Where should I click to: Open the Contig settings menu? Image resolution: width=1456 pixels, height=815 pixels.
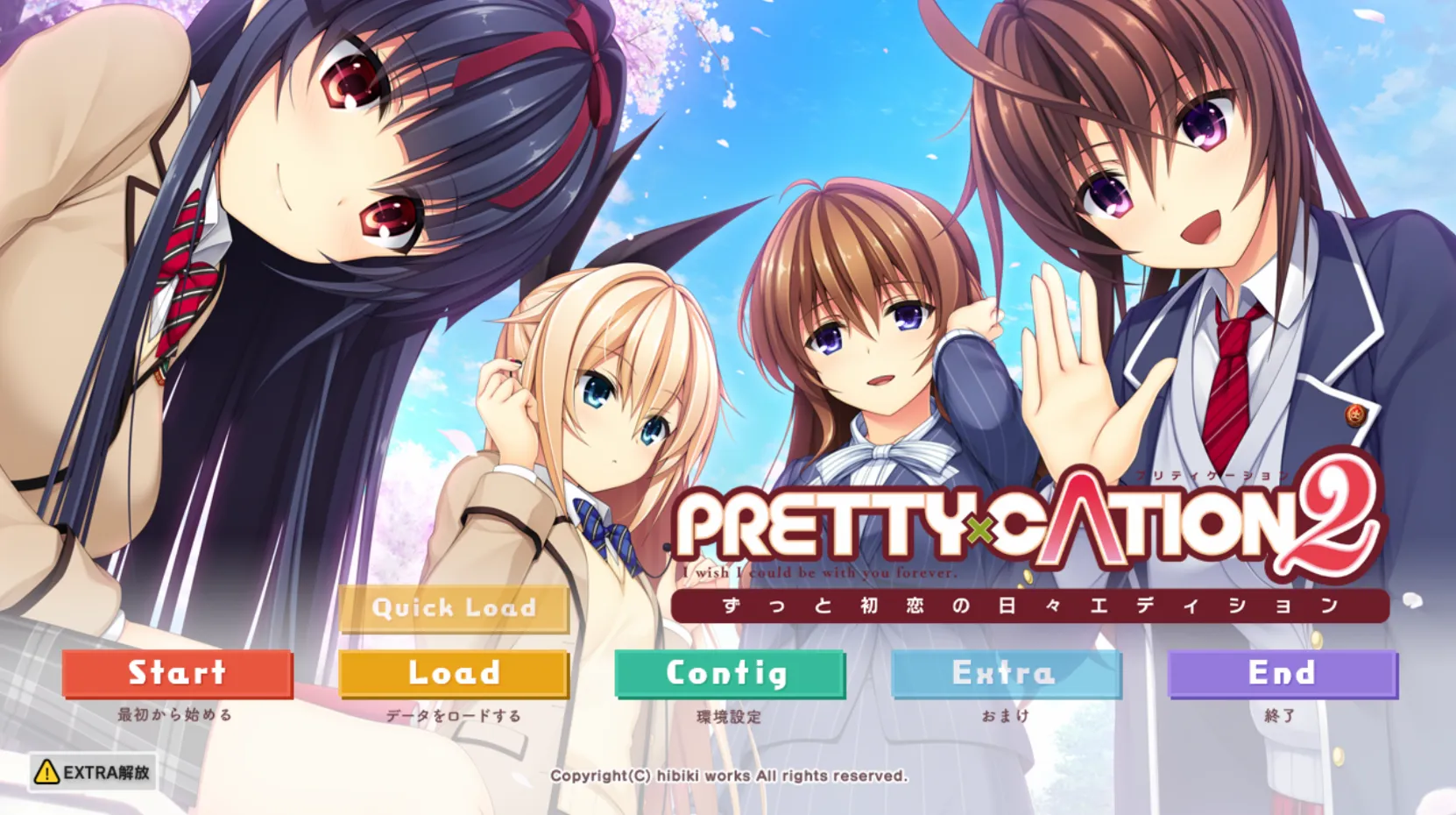729,674
